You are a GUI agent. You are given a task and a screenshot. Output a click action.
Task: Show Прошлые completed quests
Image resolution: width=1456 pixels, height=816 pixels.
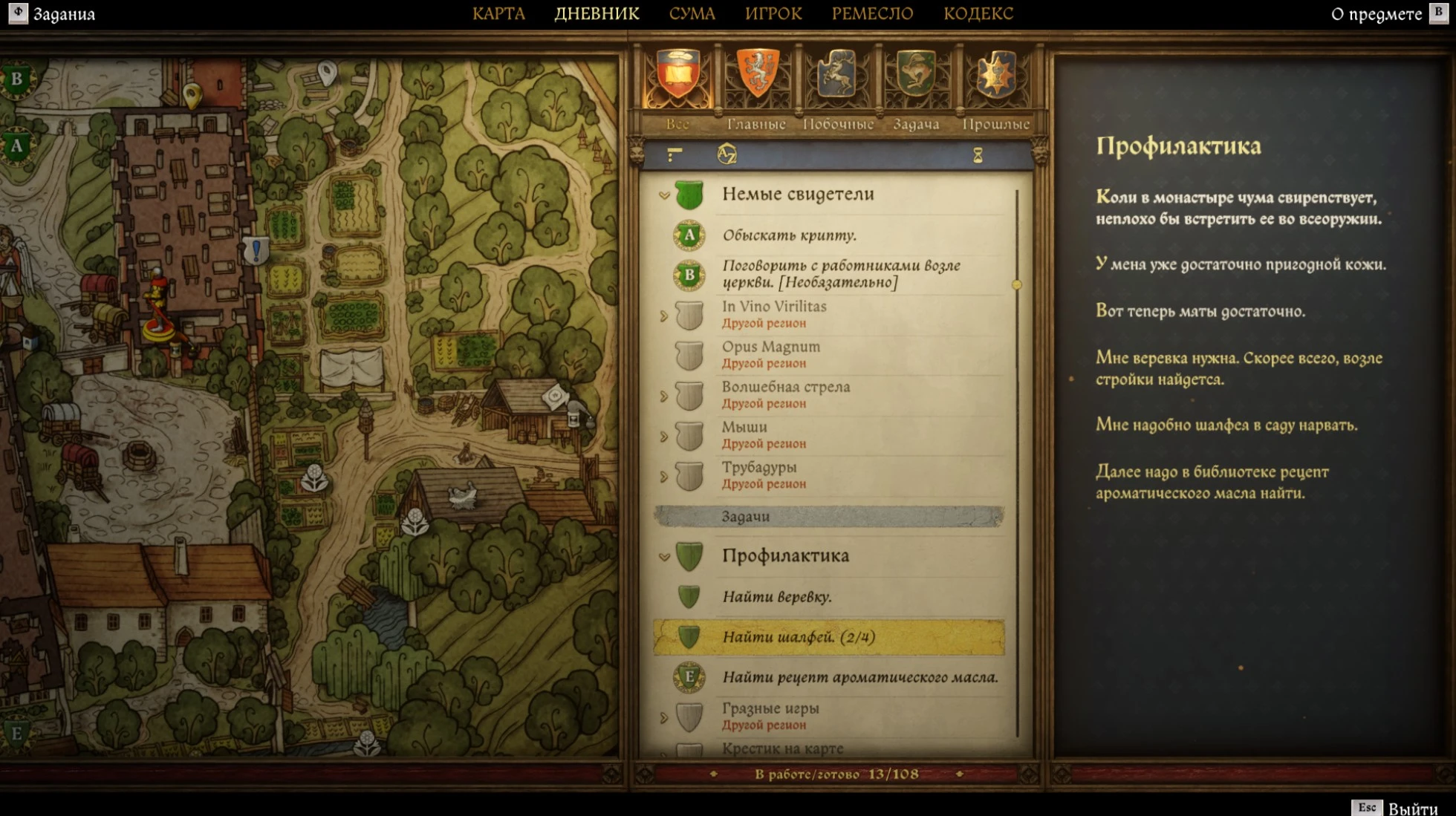click(x=995, y=80)
